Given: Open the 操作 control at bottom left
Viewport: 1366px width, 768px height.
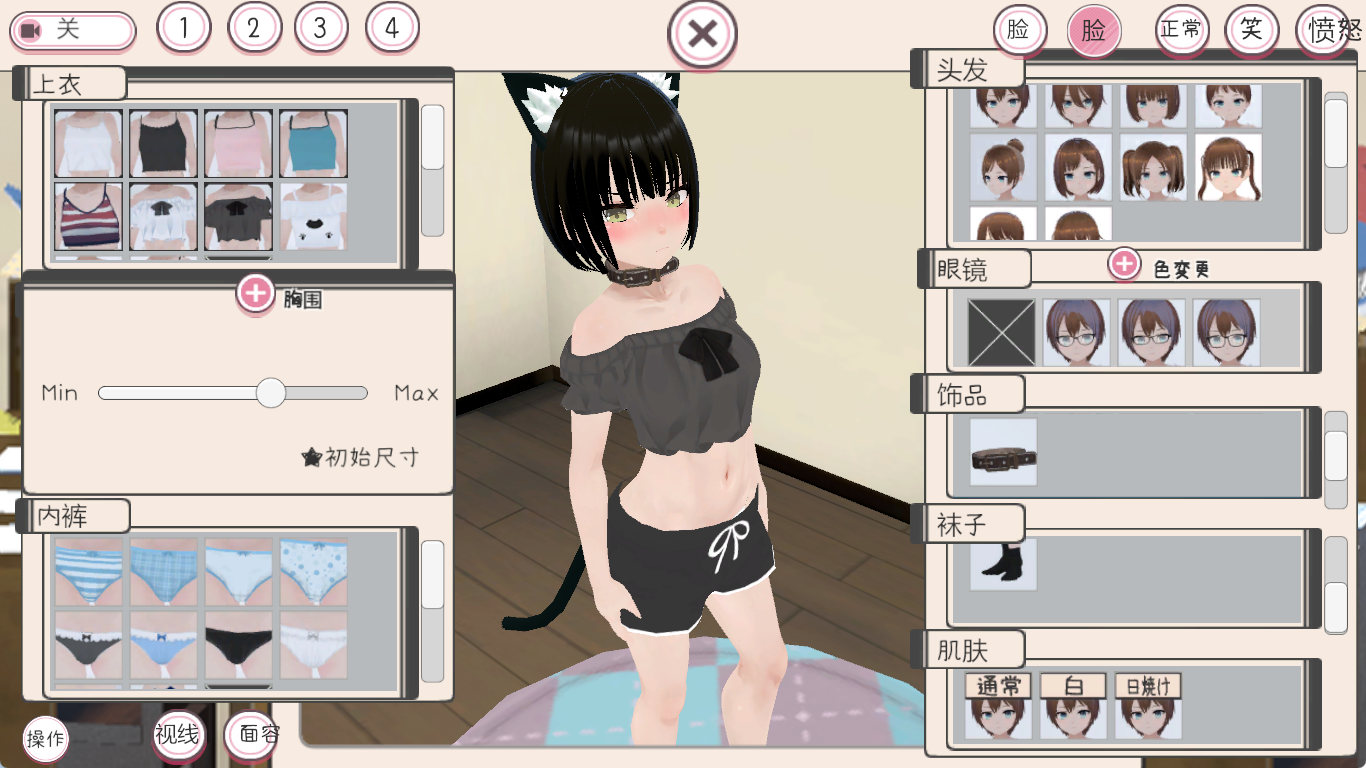Looking at the screenshot, I should (44, 740).
